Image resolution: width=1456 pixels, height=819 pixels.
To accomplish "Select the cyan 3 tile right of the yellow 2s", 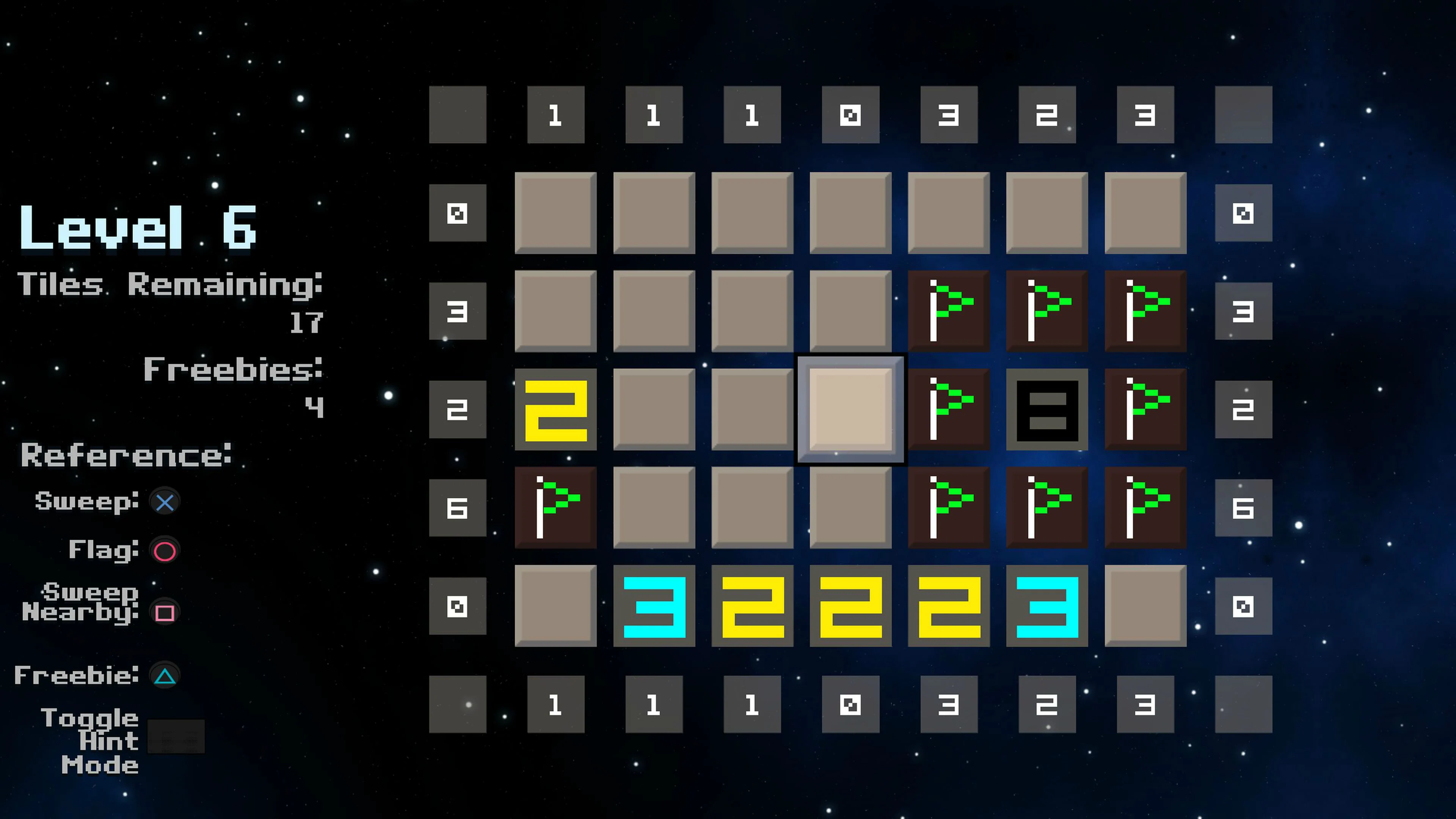I will (x=1047, y=606).
